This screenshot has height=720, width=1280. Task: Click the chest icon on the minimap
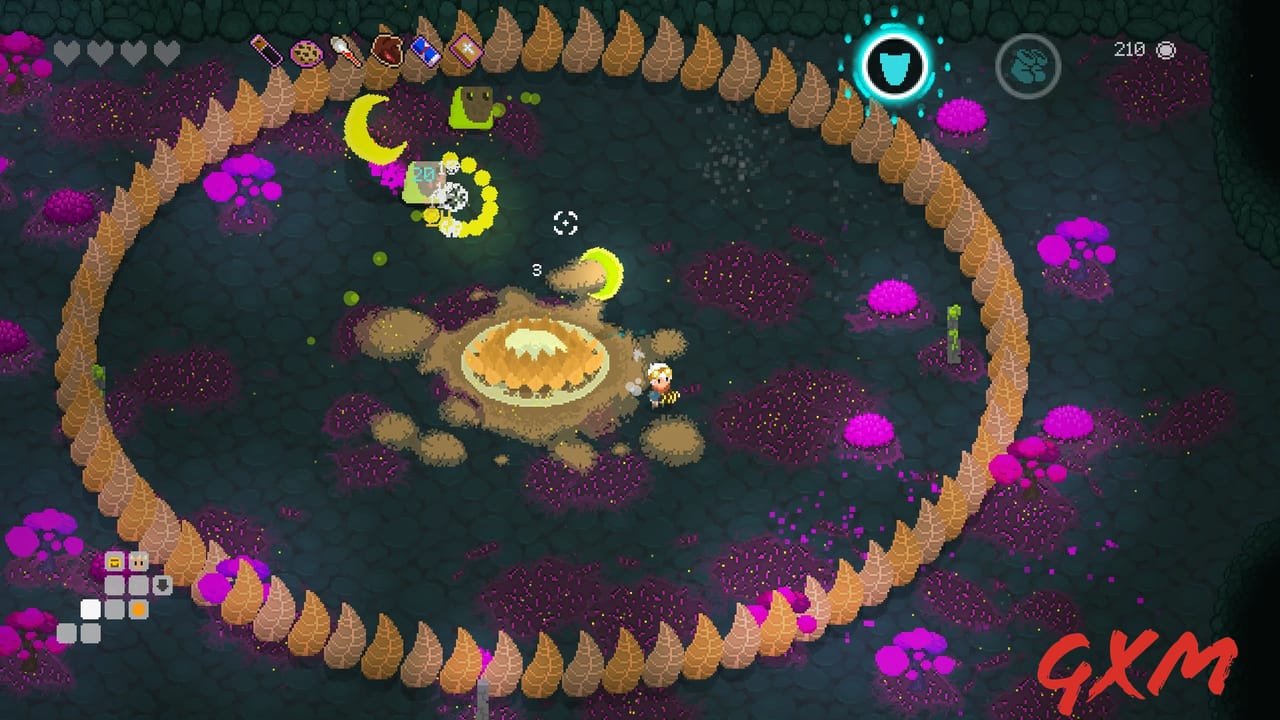coord(114,561)
